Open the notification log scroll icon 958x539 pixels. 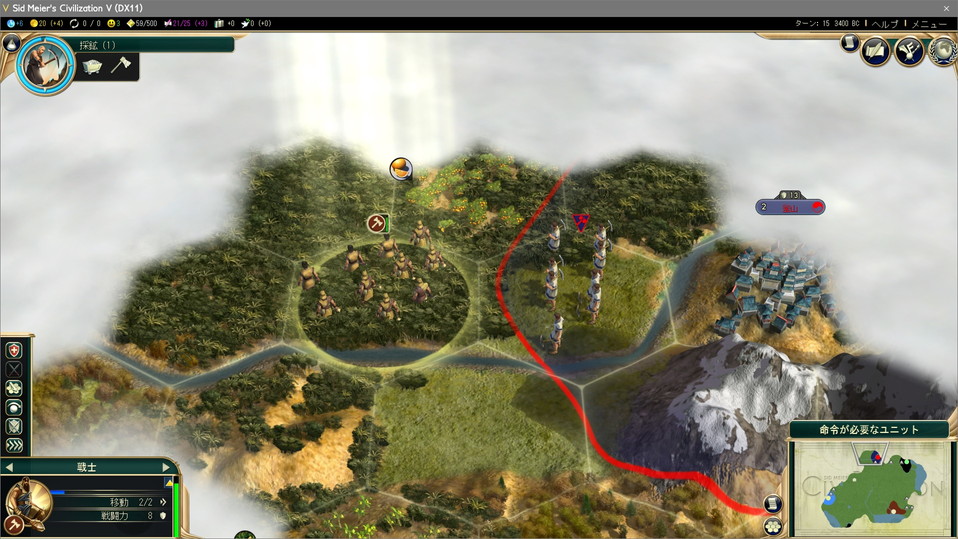(850, 44)
